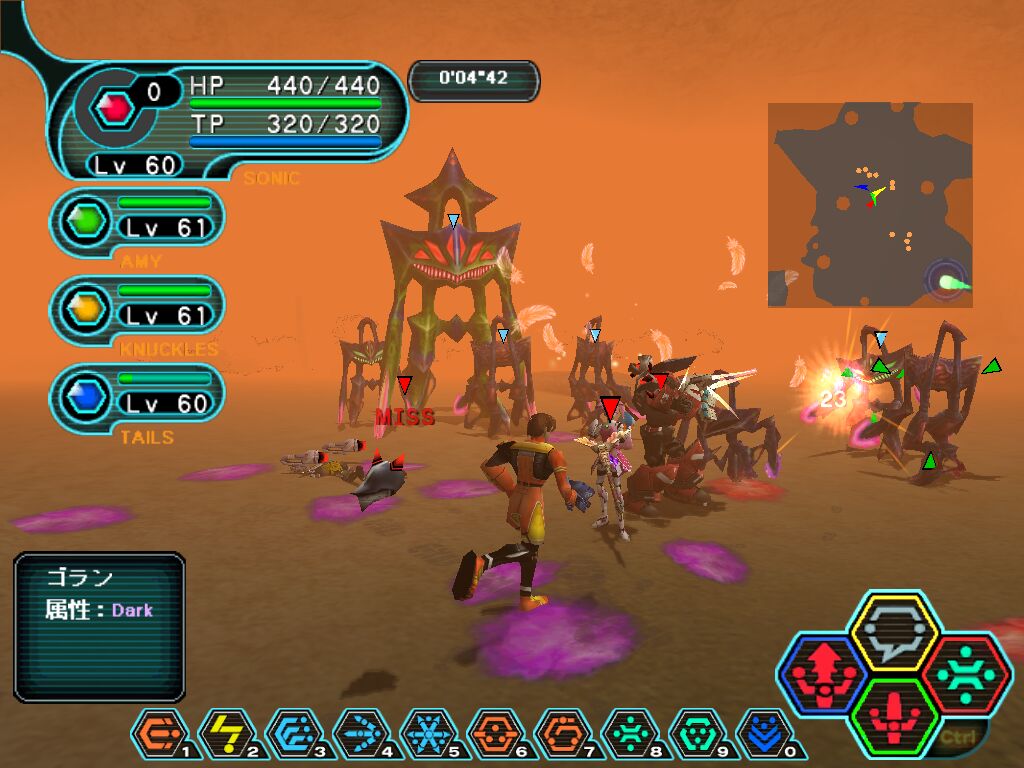This screenshot has height=768, width=1024.
Task: Choose TAILS from the party list
Action: (138, 398)
